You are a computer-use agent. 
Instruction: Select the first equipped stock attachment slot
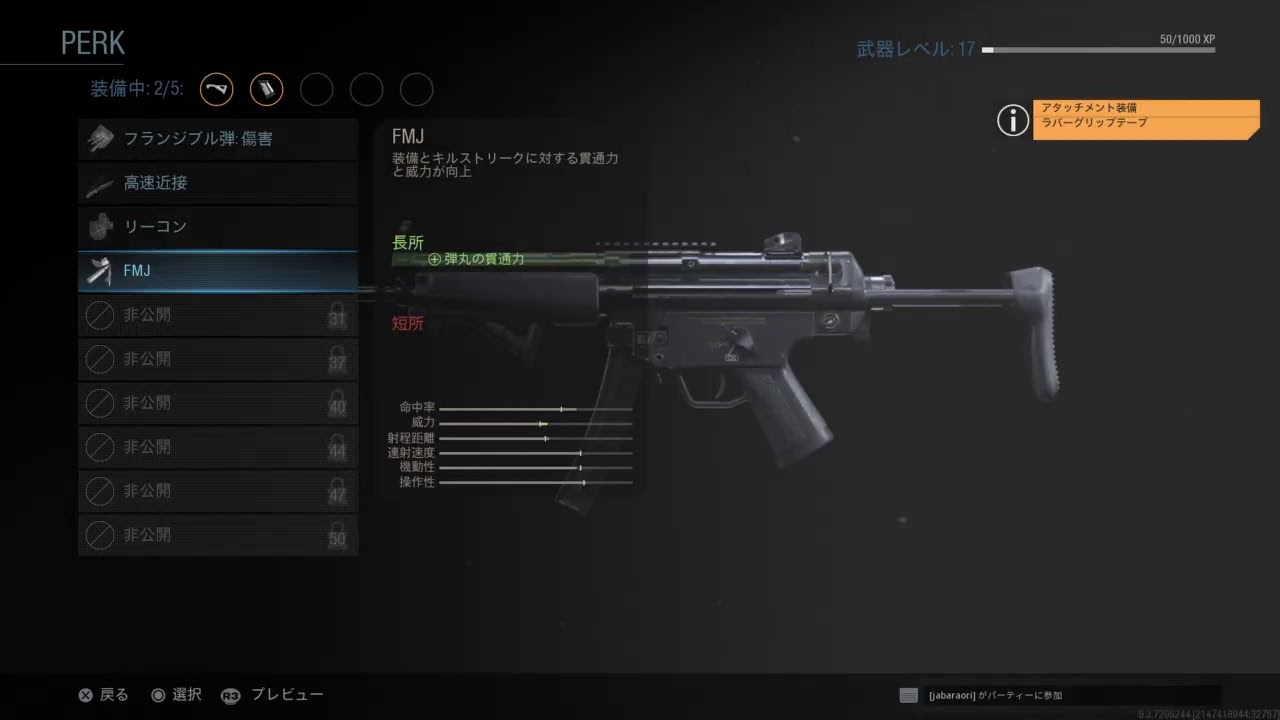click(217, 90)
